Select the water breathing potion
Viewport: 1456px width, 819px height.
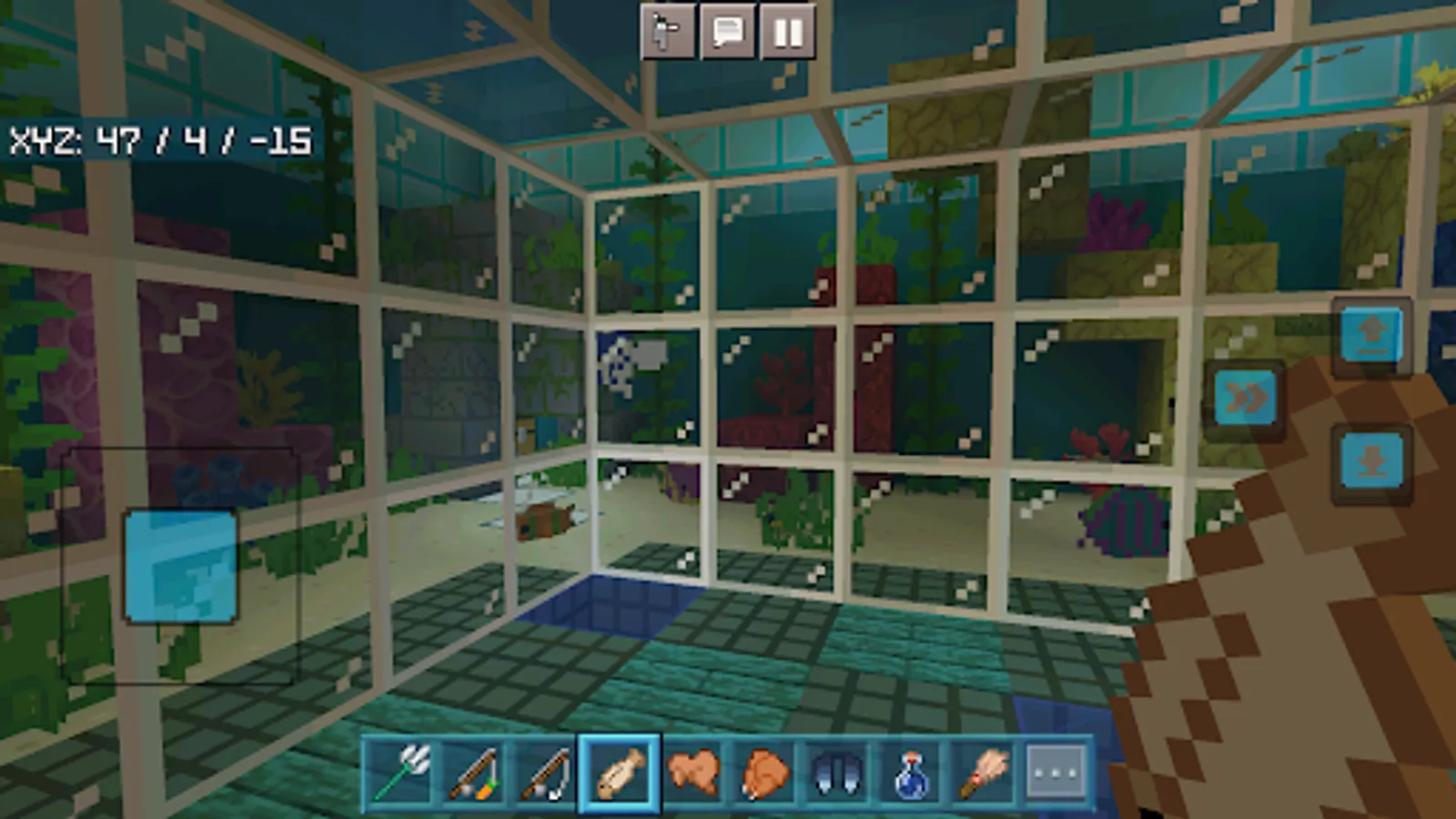[x=910, y=774]
